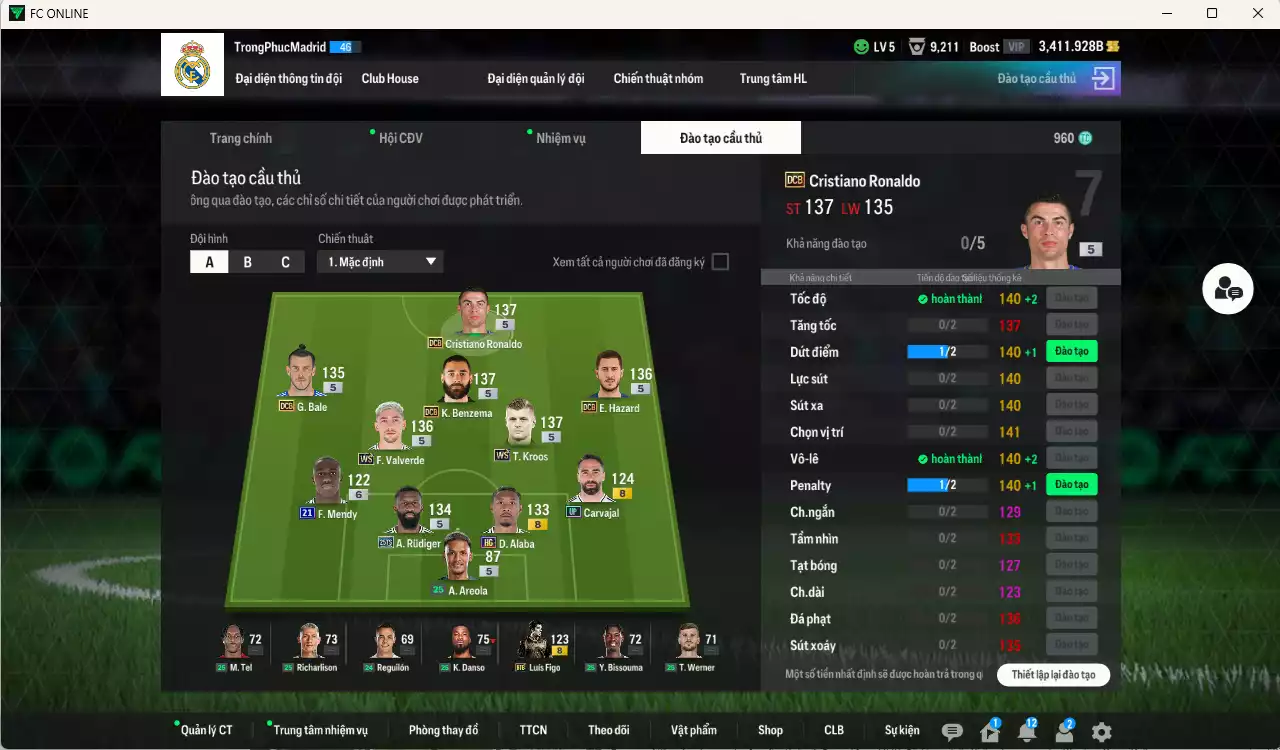1280x750 pixels.
Task: Click the Real Madrid club crest emblem
Action: (x=192, y=64)
